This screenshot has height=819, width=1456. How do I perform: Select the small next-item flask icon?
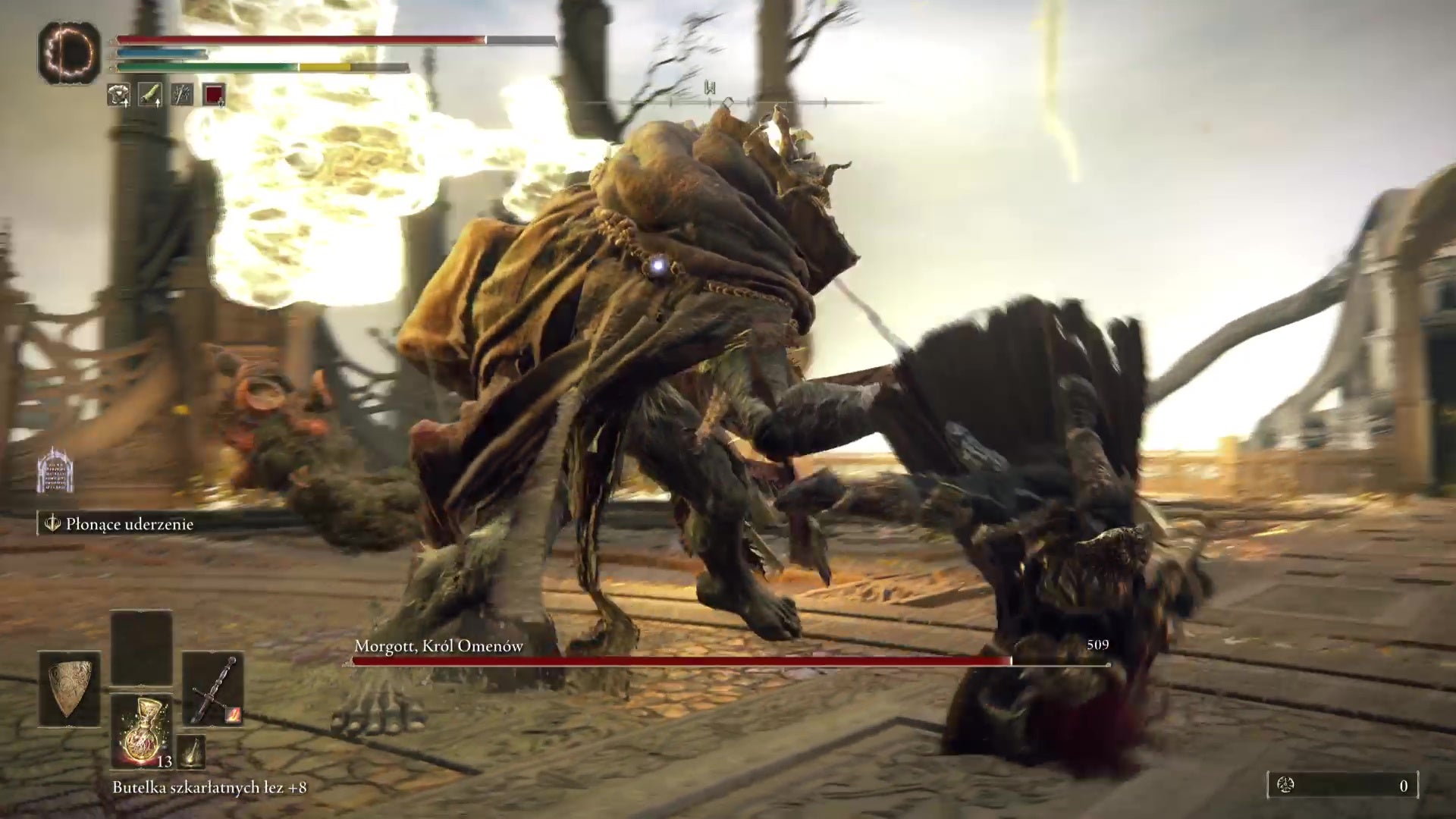(192, 751)
